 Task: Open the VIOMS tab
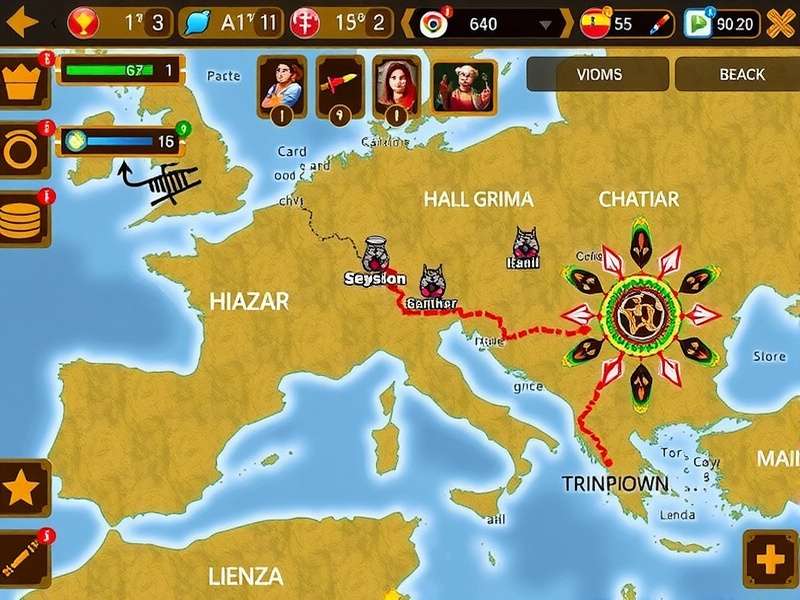click(598, 74)
